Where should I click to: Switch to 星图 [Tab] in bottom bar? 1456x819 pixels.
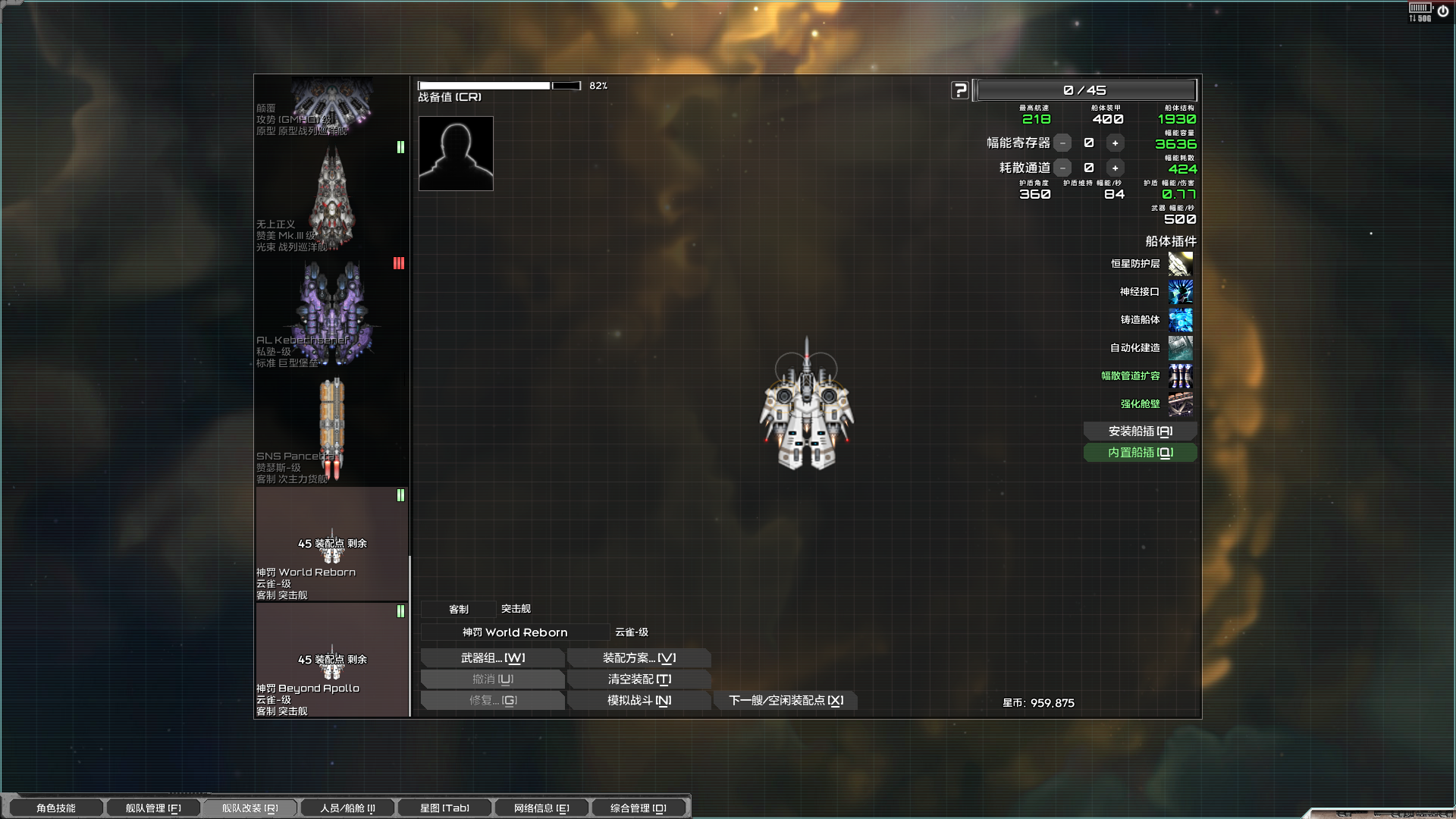pyautogui.click(x=445, y=808)
